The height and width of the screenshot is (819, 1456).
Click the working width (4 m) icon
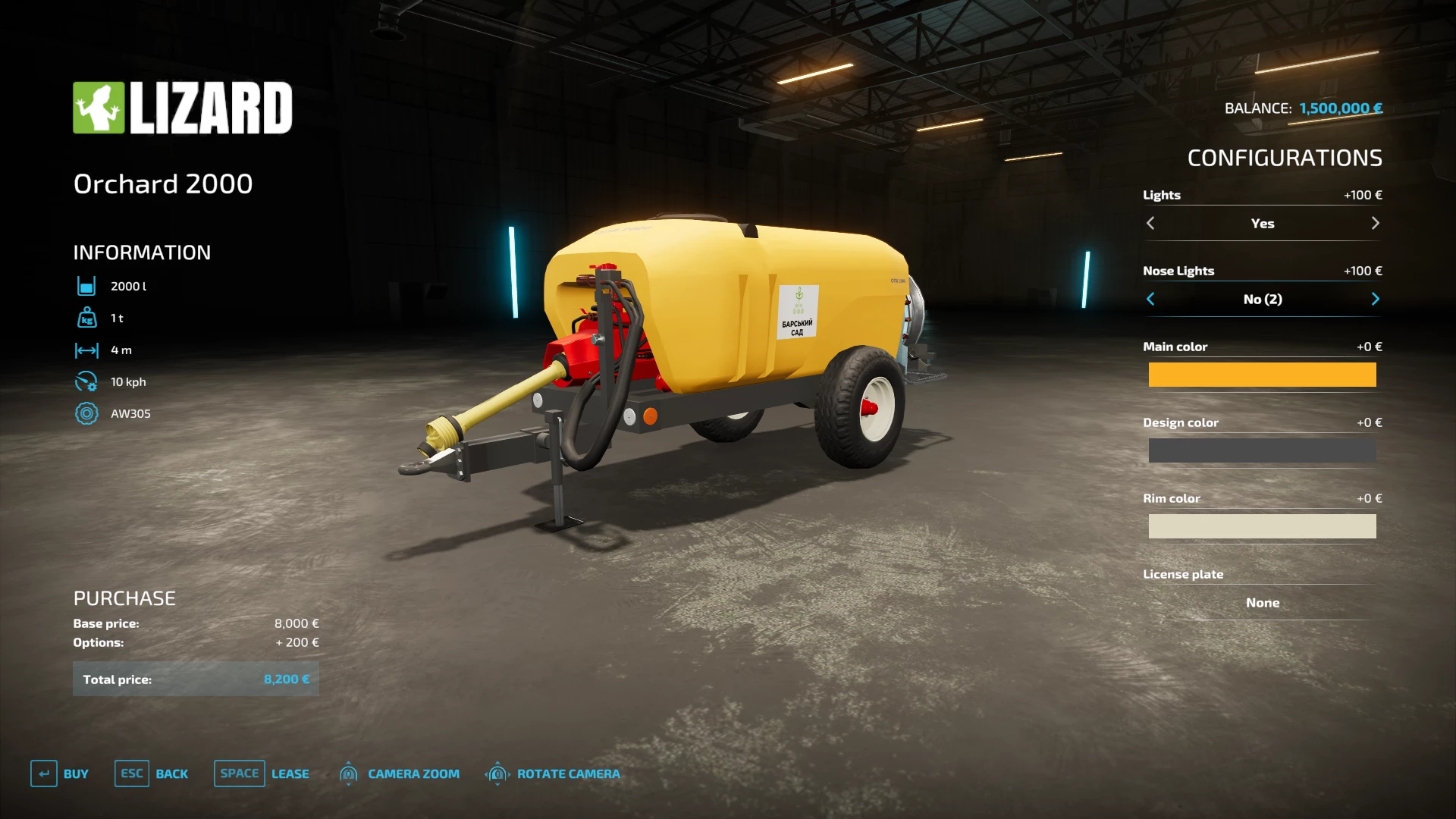coord(88,350)
